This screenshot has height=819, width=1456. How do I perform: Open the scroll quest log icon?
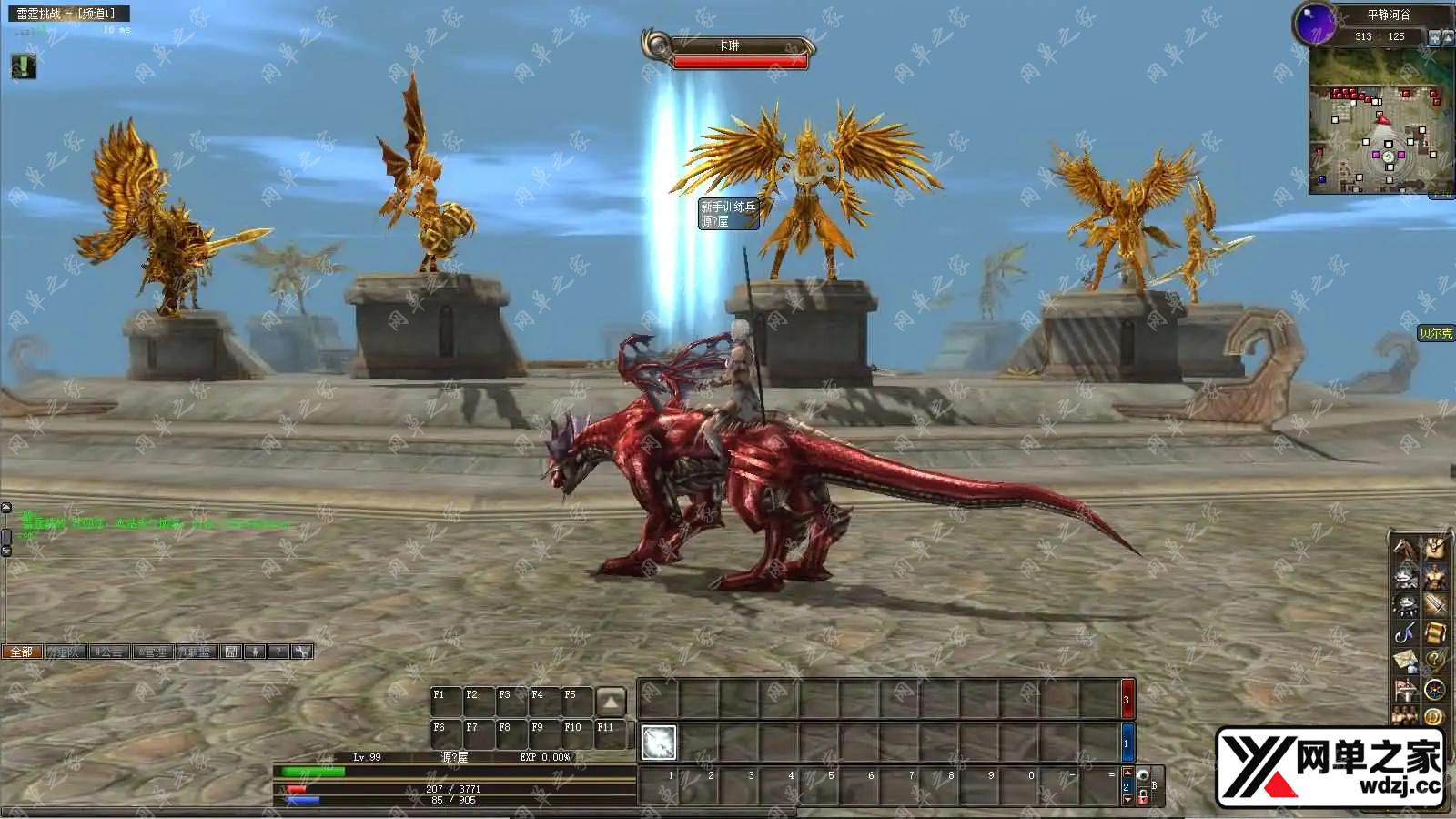coord(1435,632)
